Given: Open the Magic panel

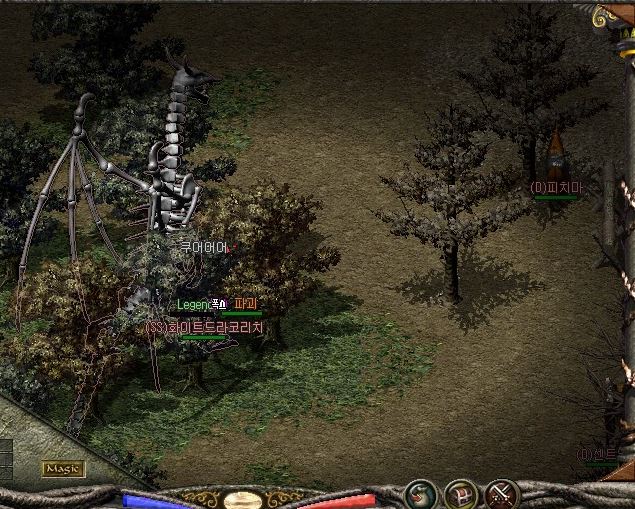Looking at the screenshot, I should (x=63, y=468).
